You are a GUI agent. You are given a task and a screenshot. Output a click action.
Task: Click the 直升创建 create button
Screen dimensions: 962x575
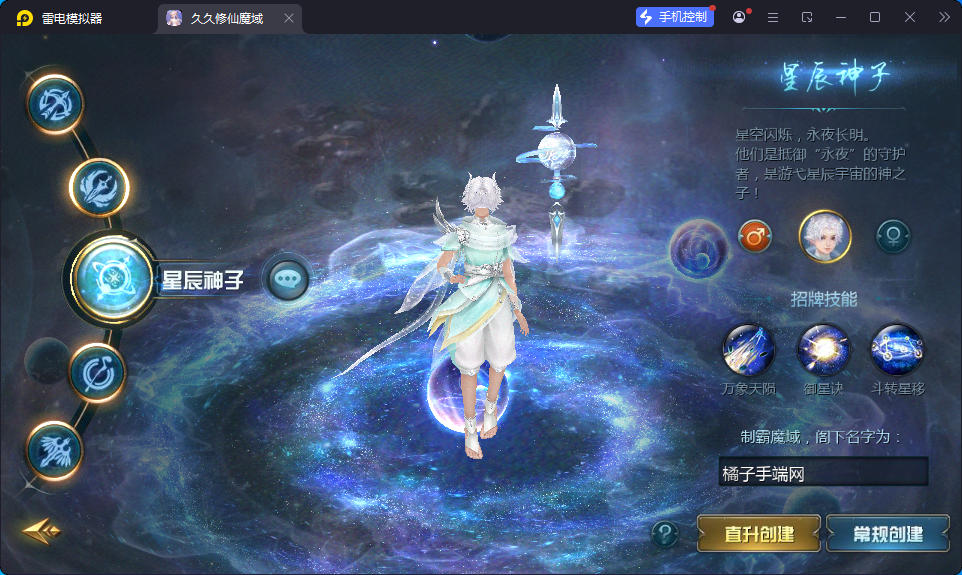pyautogui.click(x=758, y=534)
